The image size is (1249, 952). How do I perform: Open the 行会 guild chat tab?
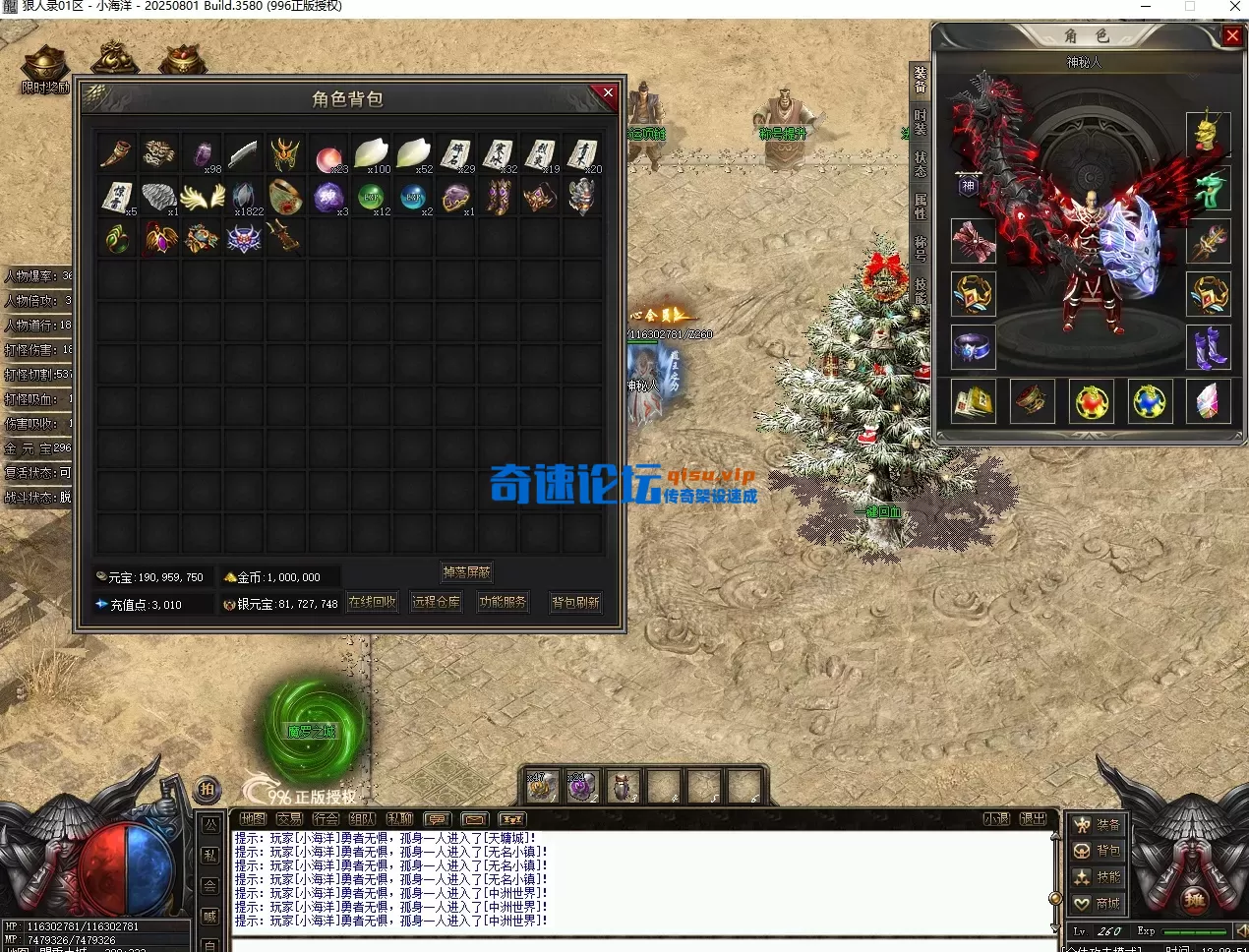[x=326, y=818]
